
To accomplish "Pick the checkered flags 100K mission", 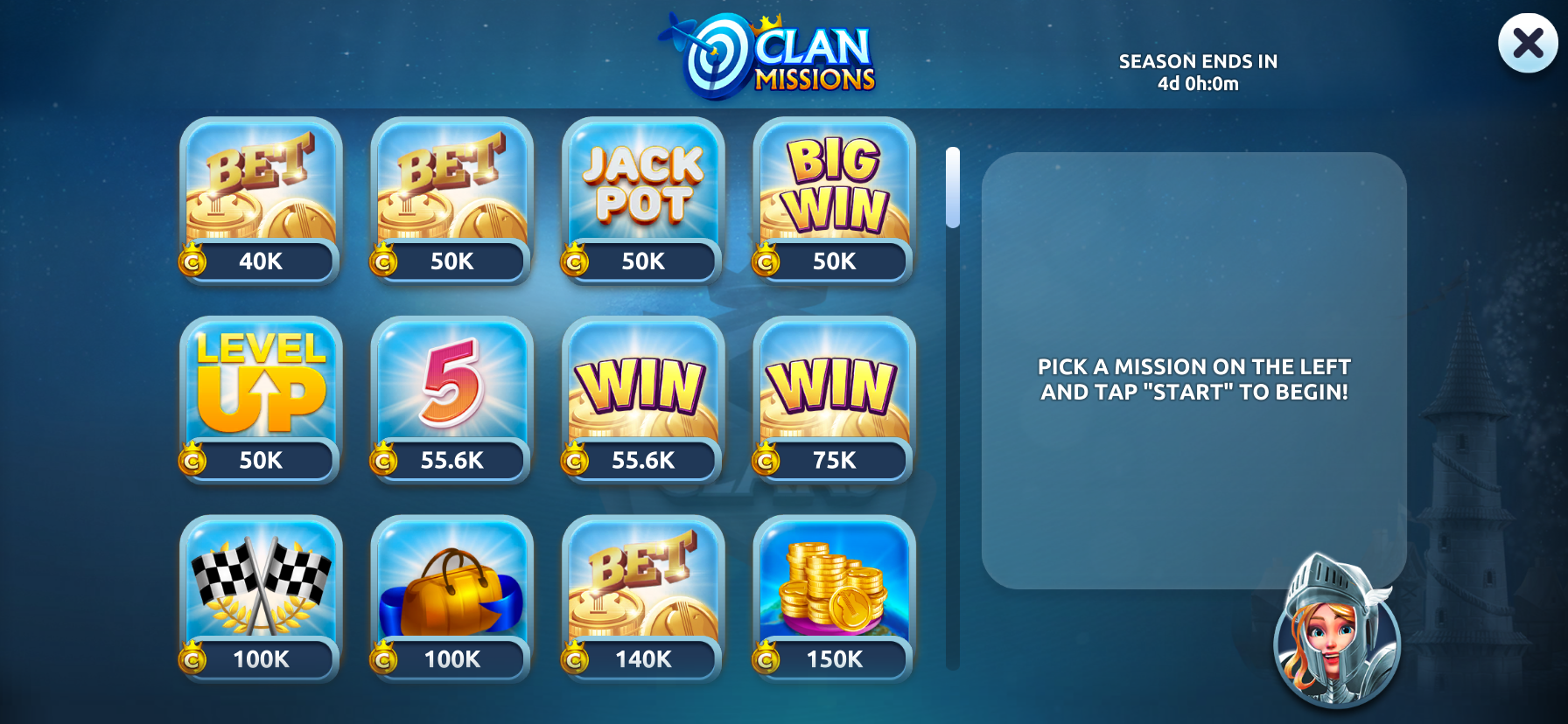I will [x=261, y=598].
